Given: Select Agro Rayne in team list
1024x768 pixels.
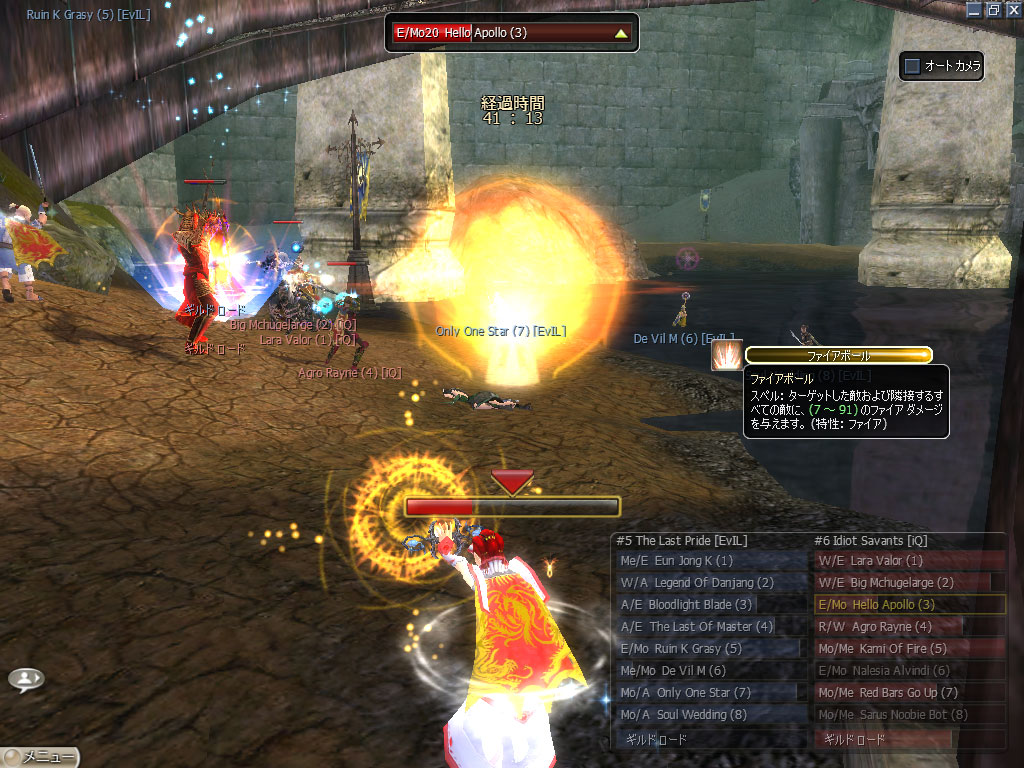Looking at the screenshot, I should point(909,627).
